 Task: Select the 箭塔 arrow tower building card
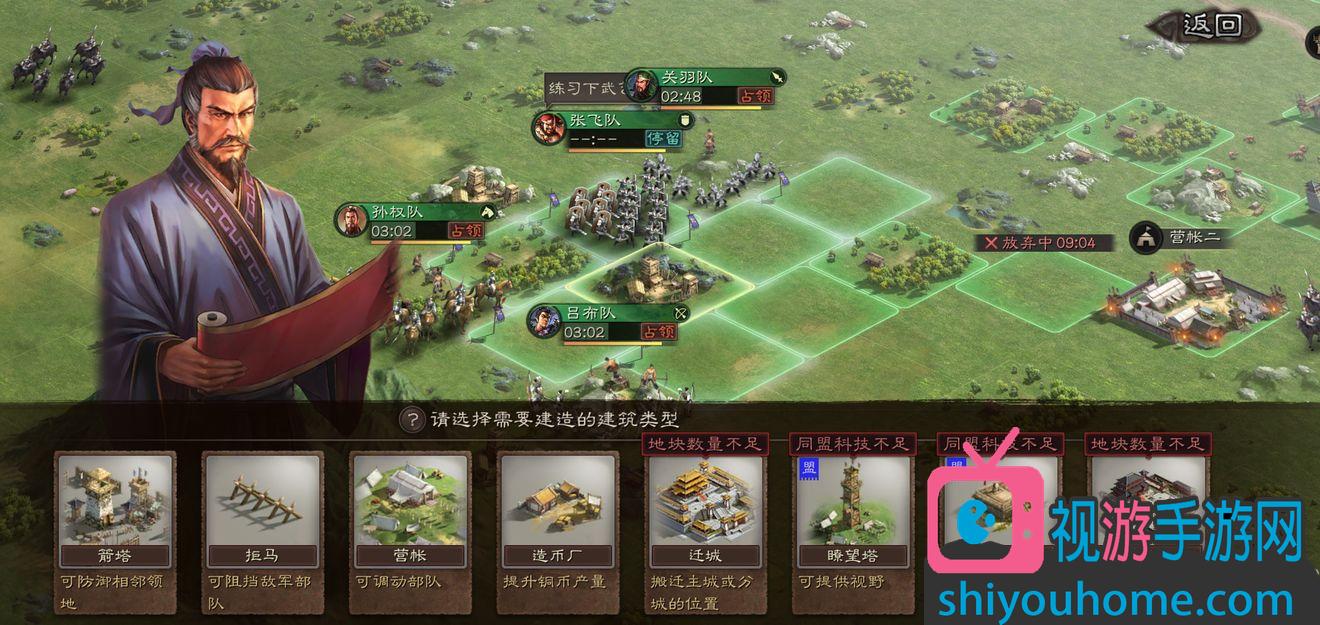click(116, 510)
